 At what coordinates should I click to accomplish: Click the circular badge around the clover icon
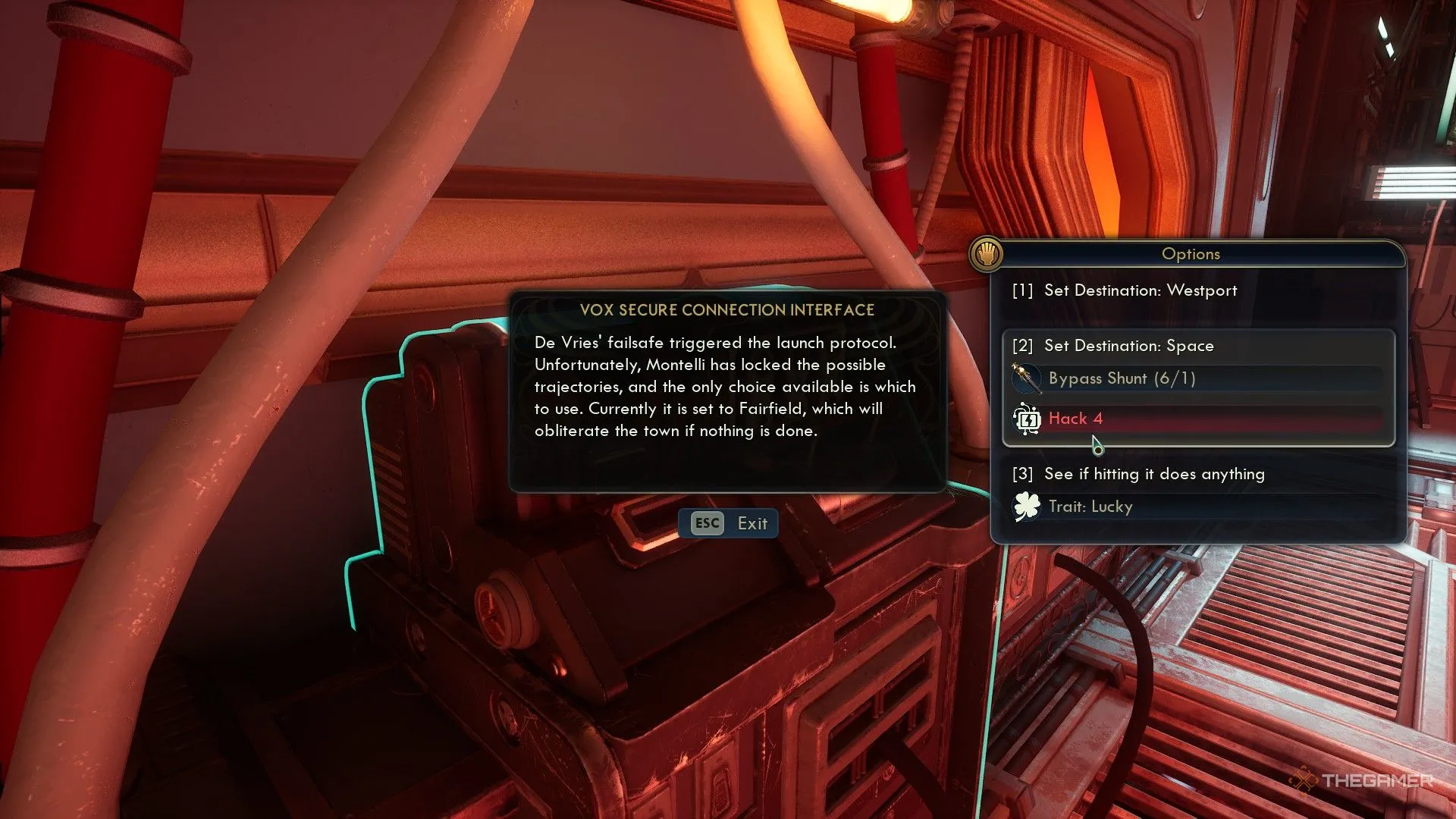click(x=1027, y=506)
